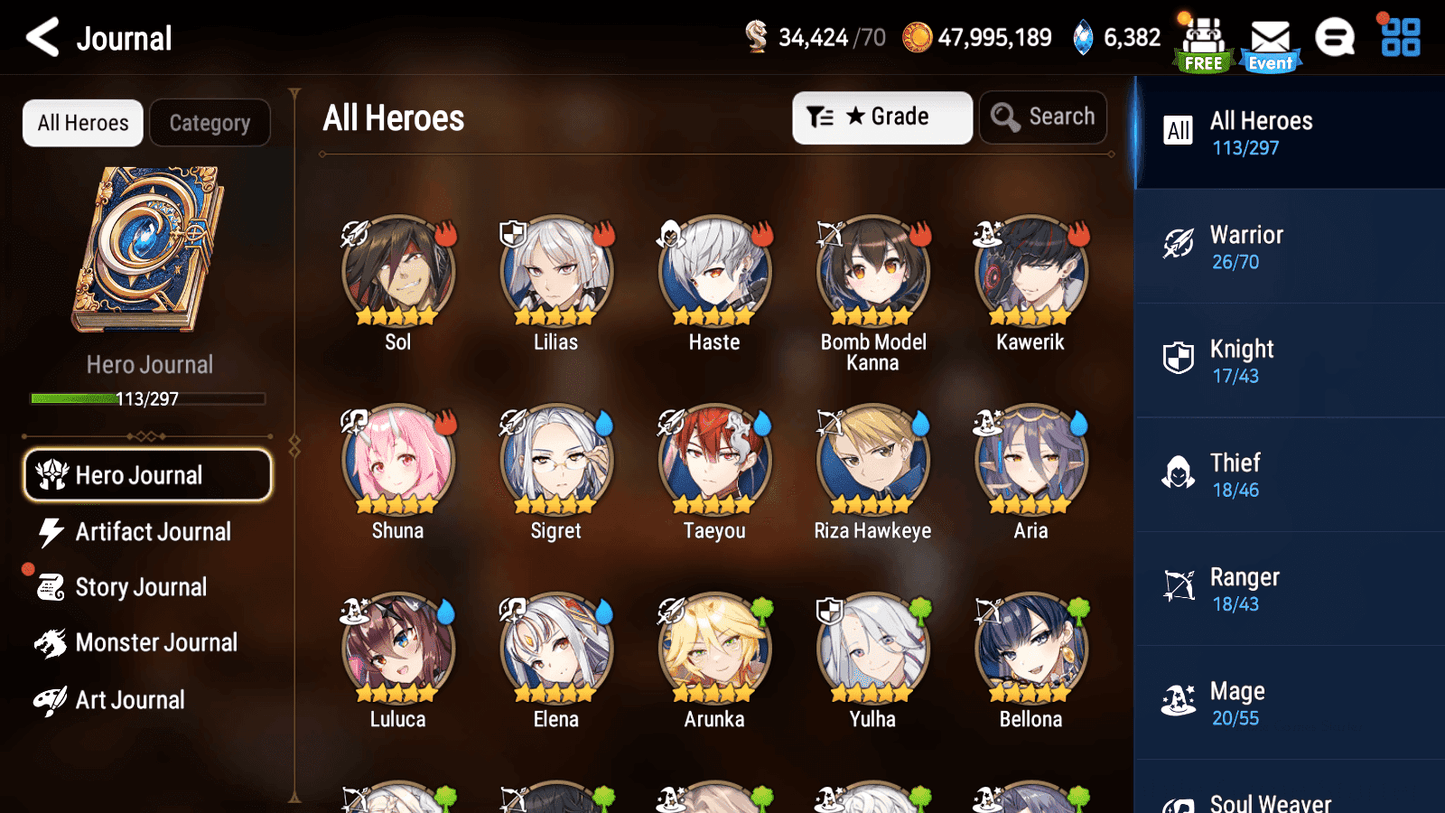1445x813 pixels.
Task: Open the chat bubble icon
Action: click(1335, 37)
